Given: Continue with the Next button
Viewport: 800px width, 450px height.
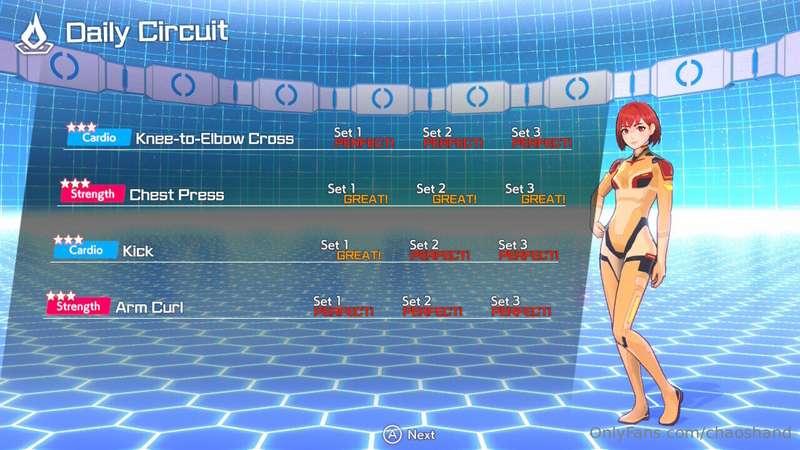Looking at the screenshot, I should (x=410, y=434).
